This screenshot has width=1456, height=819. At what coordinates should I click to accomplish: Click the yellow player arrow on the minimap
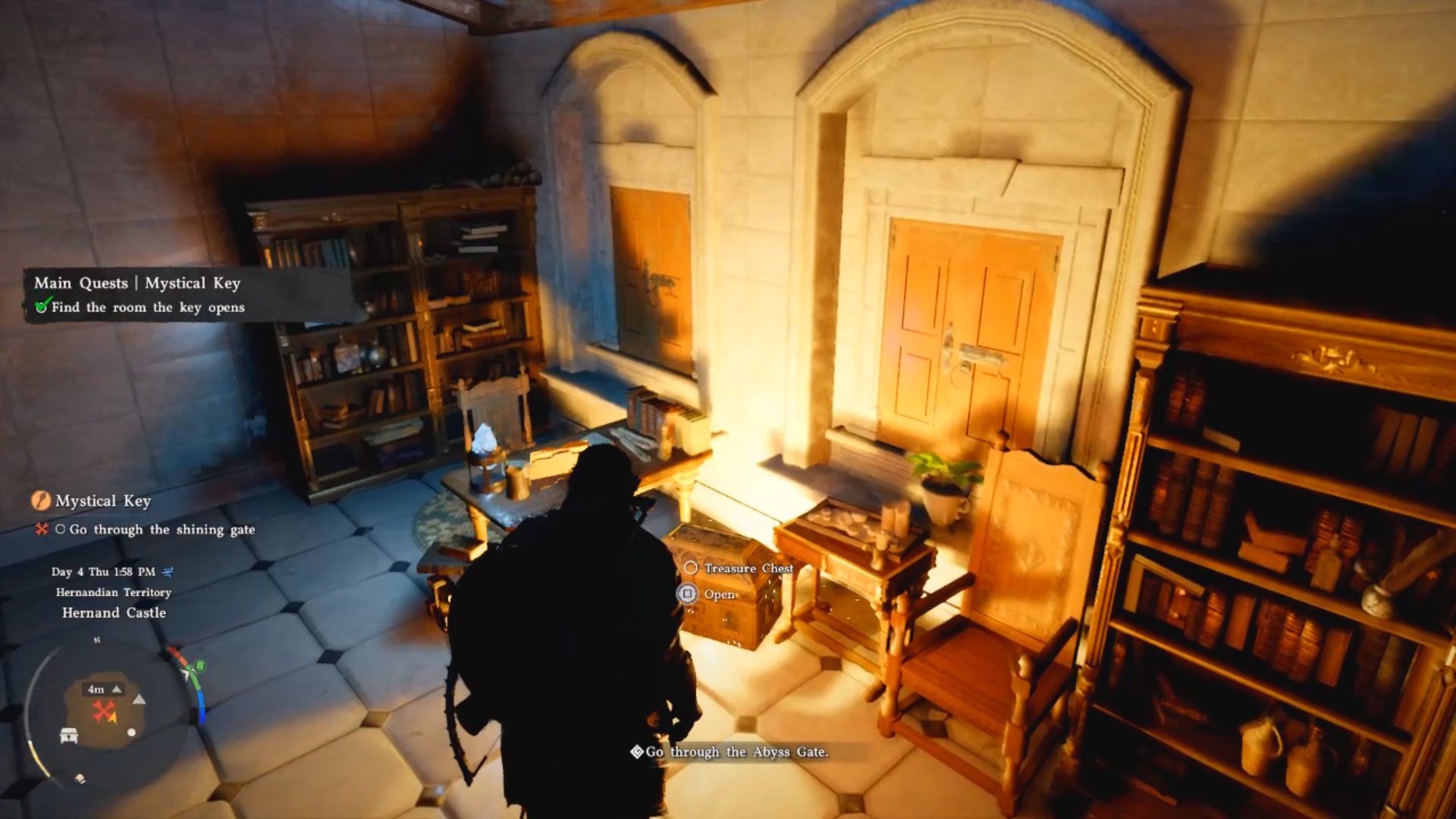click(x=113, y=718)
